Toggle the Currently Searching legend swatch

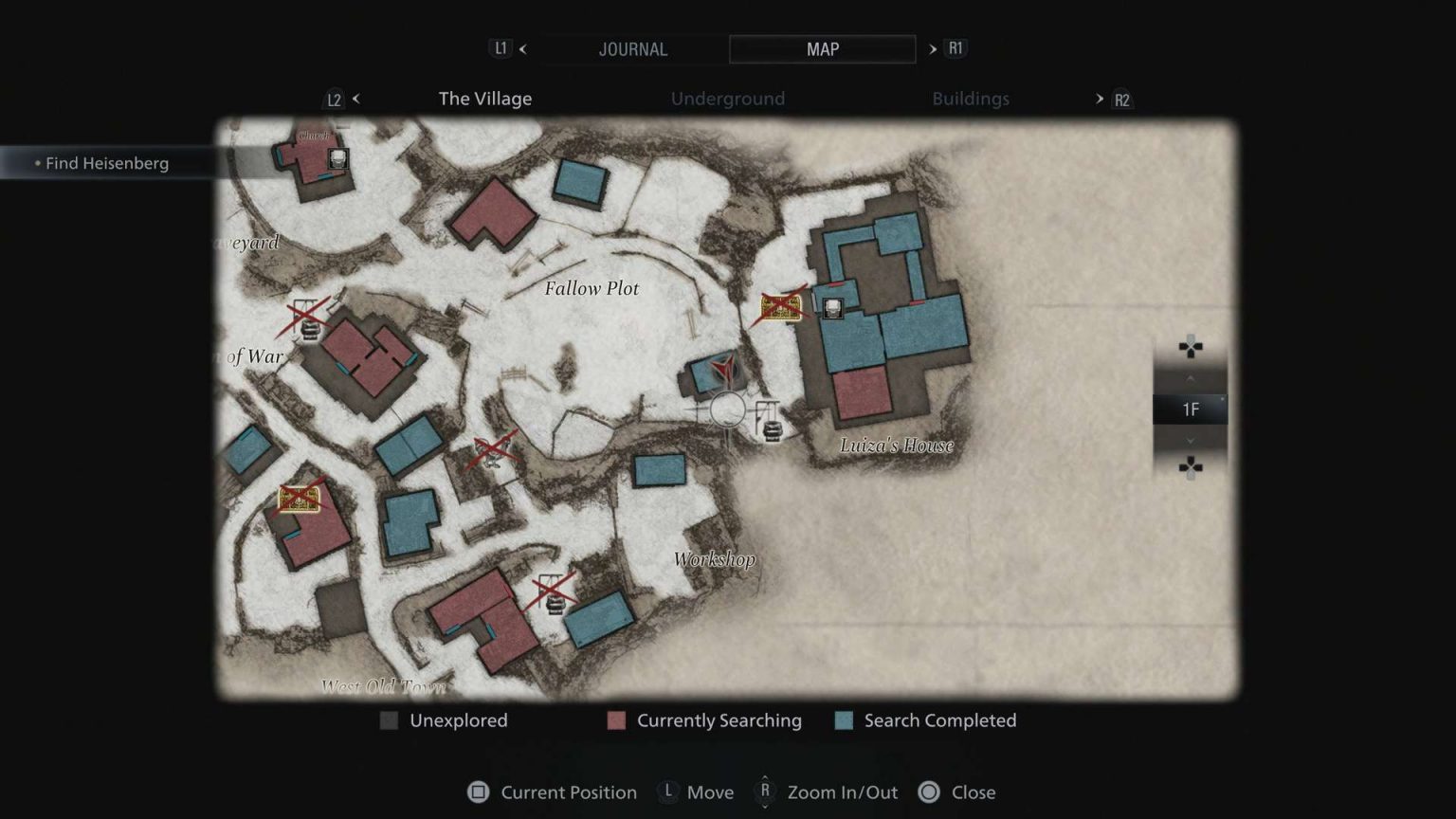pos(616,720)
